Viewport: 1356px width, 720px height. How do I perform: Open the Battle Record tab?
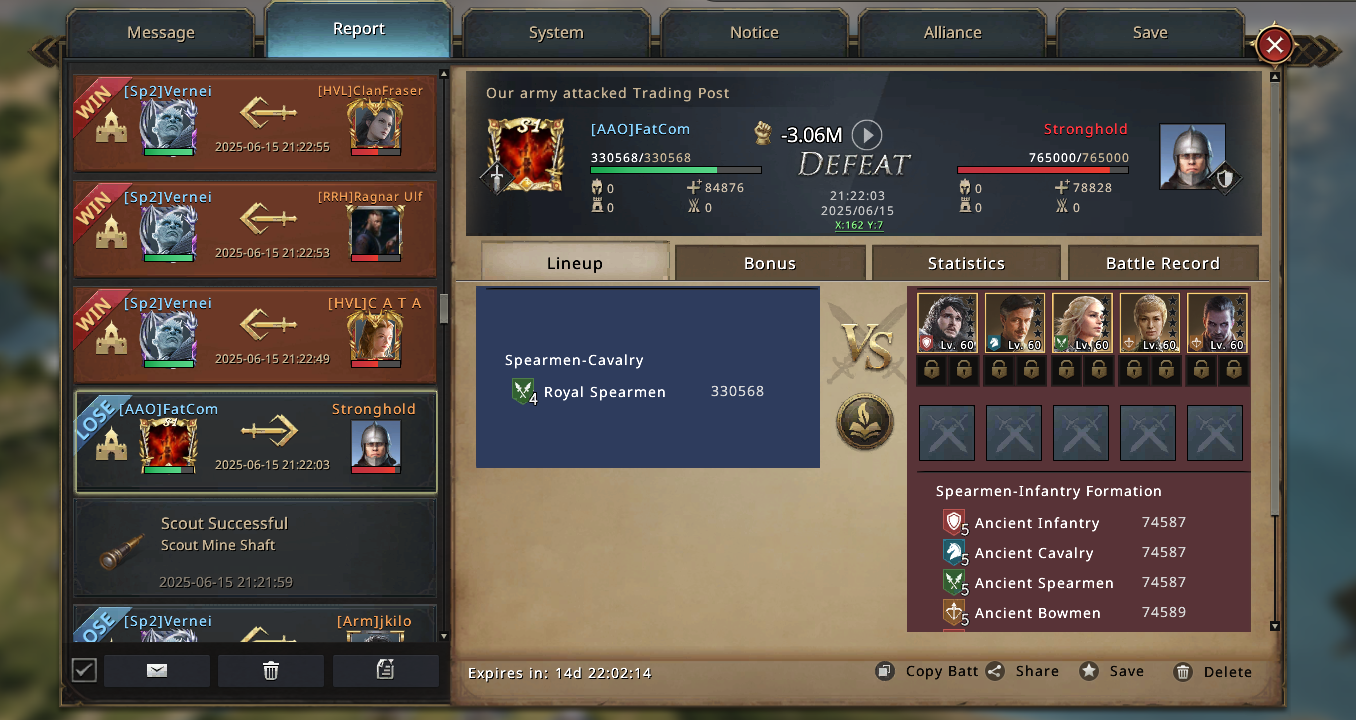pos(1162,263)
